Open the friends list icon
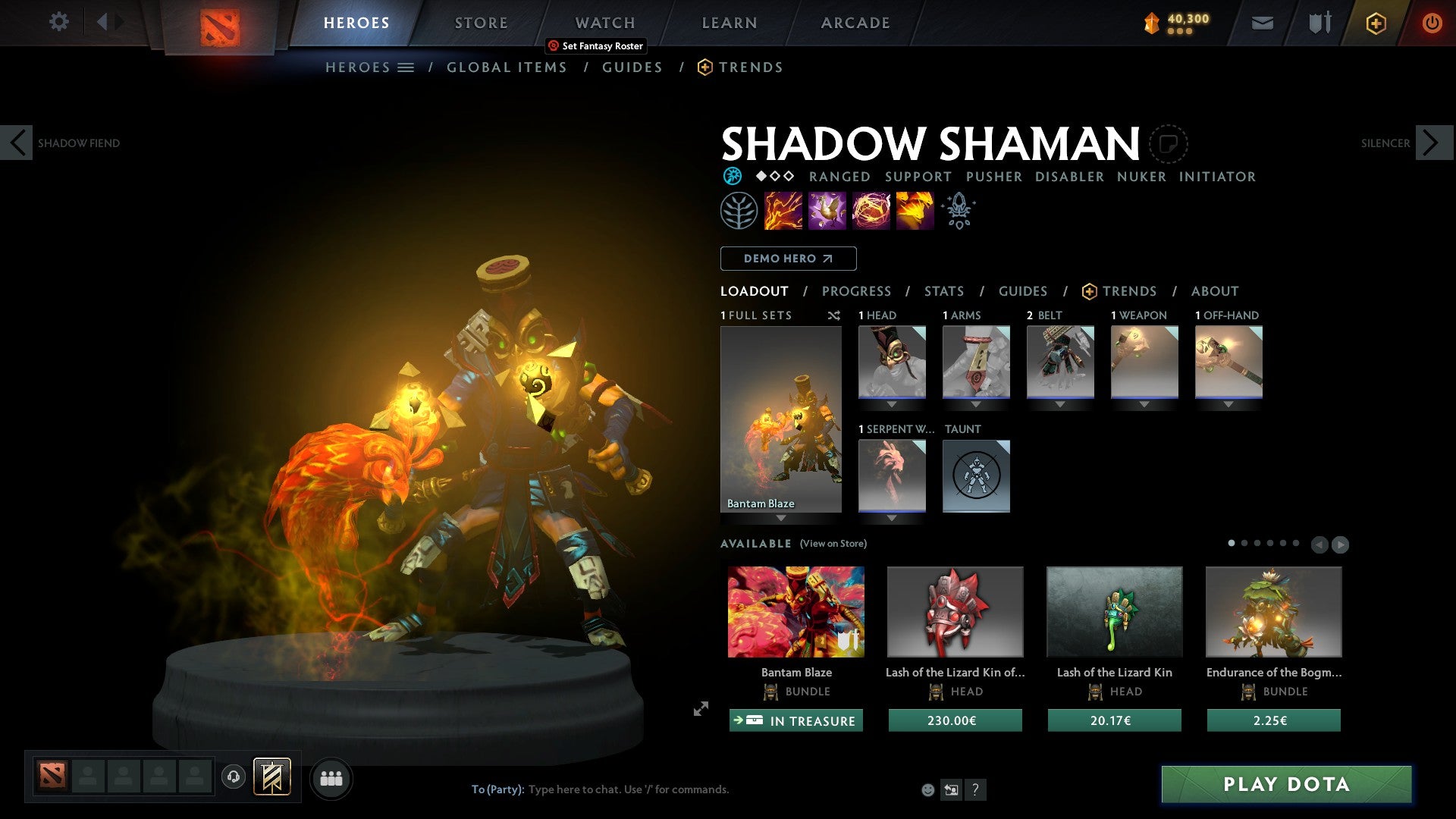 pyautogui.click(x=331, y=777)
